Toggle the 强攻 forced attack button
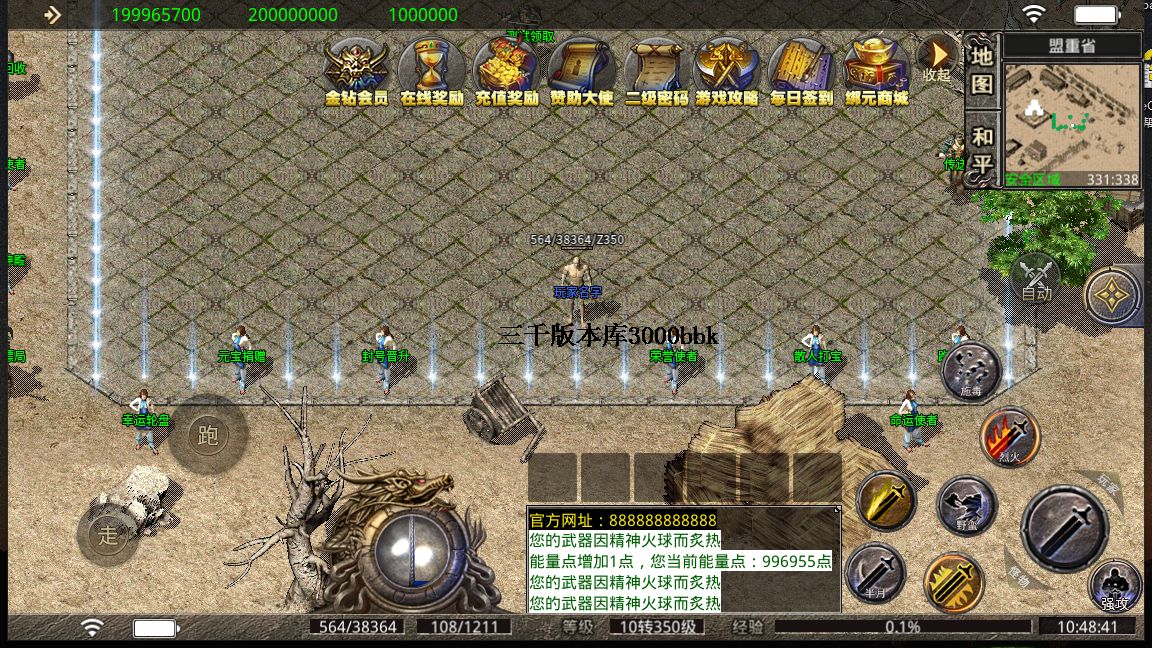The height and width of the screenshot is (648, 1152). [1115, 586]
